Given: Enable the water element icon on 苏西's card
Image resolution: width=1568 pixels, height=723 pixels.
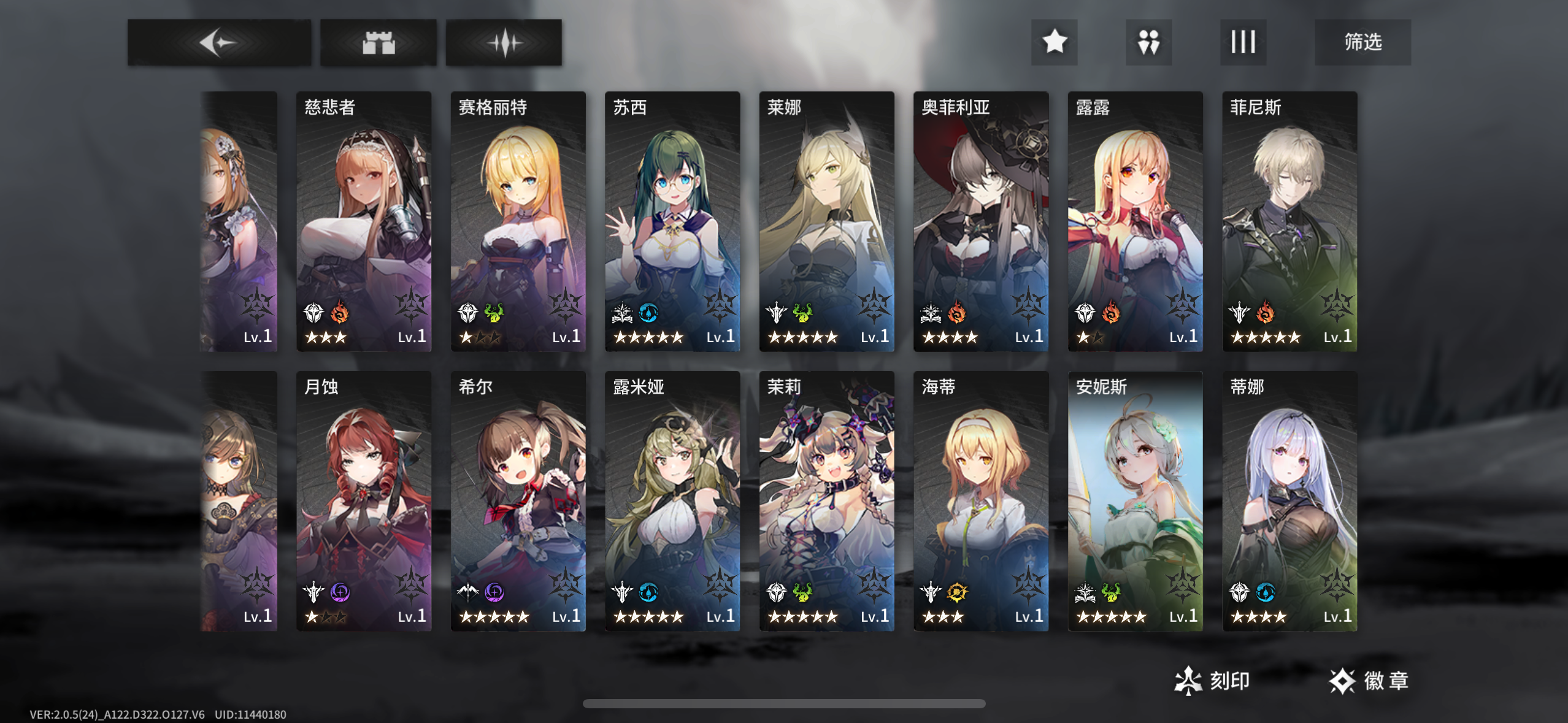Looking at the screenshot, I should [x=649, y=312].
